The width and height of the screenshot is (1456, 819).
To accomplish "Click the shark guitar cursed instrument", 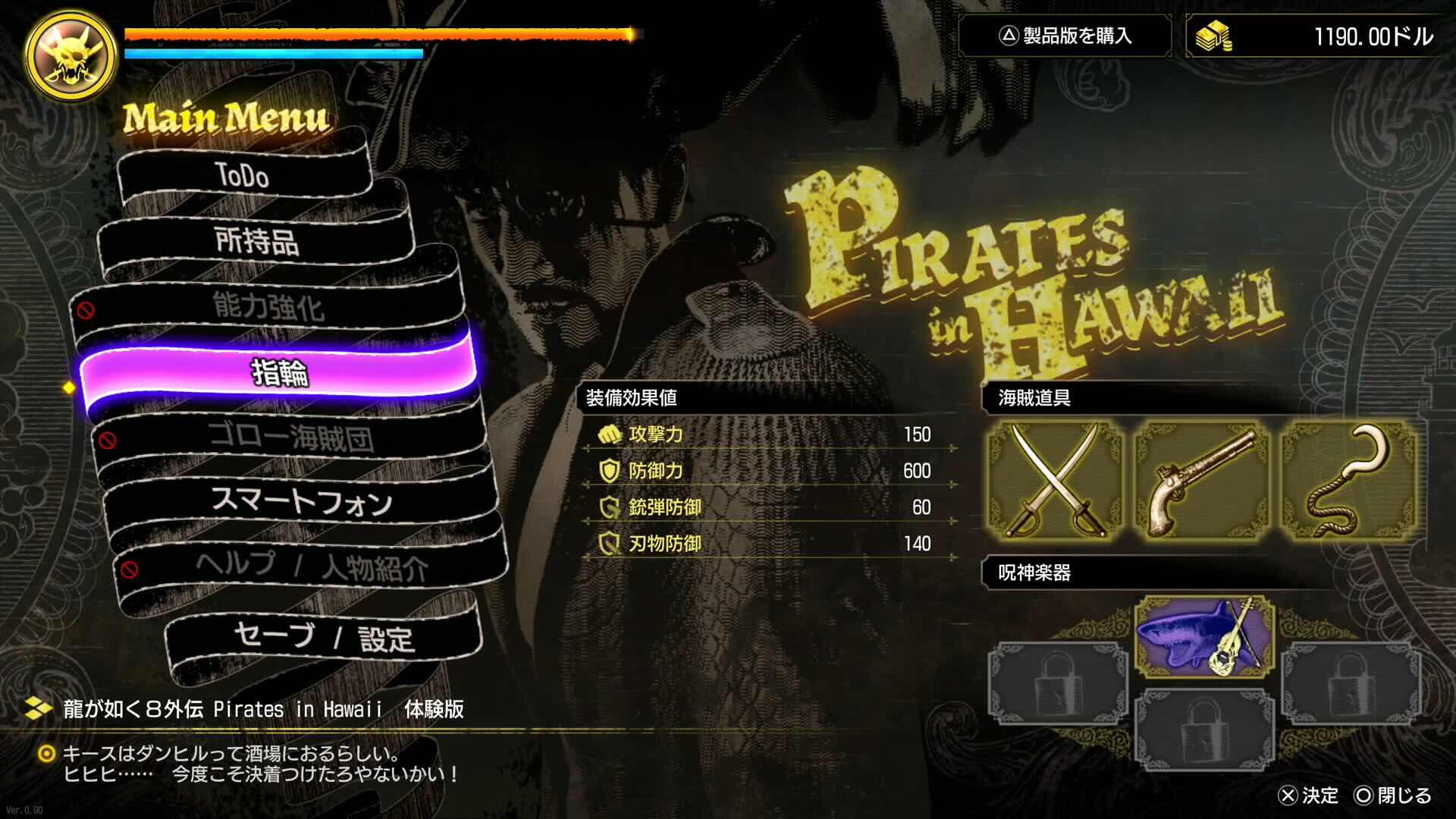I will coord(1204,637).
